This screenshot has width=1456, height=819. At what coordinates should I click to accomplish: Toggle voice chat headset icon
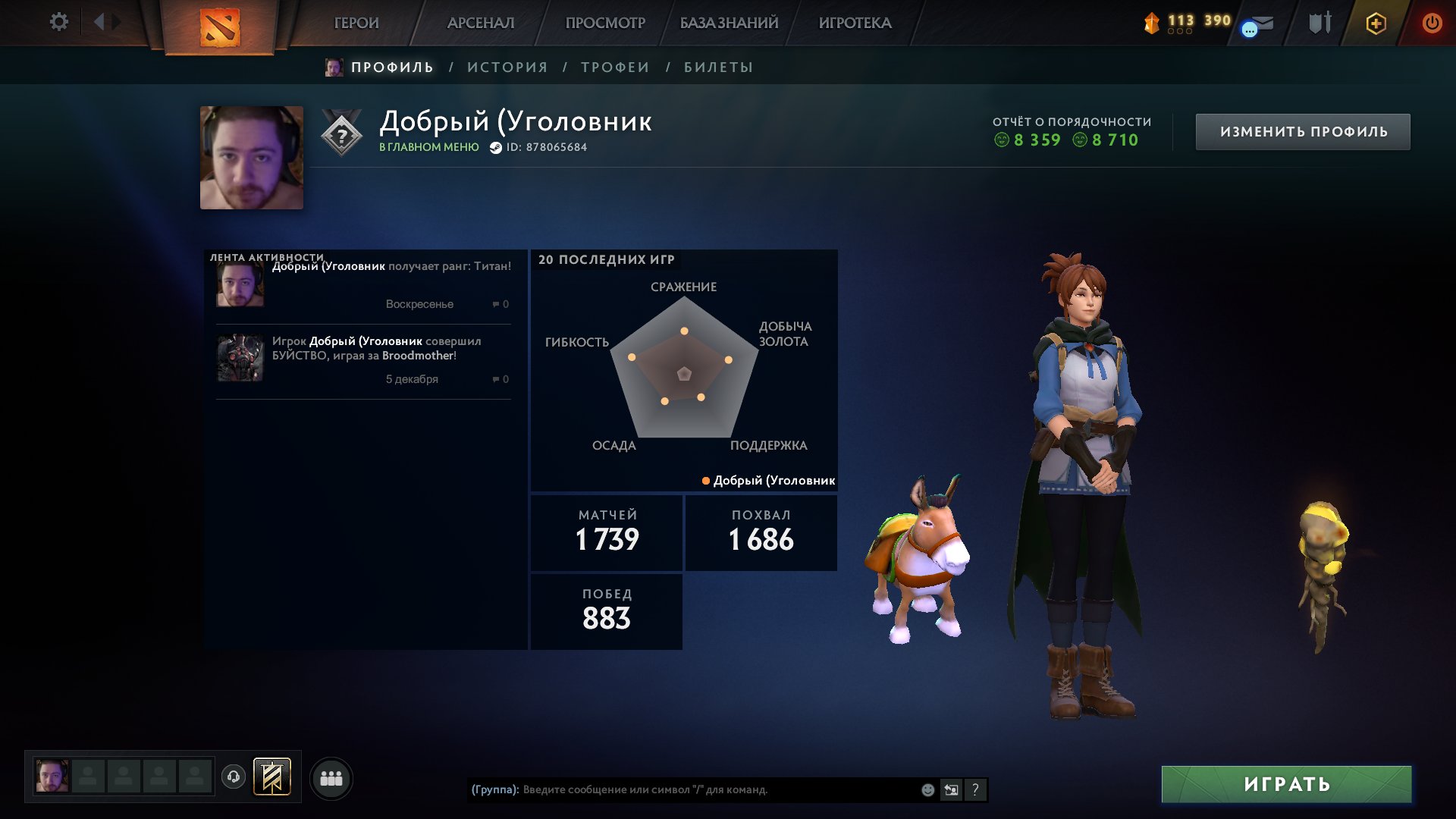tap(234, 777)
